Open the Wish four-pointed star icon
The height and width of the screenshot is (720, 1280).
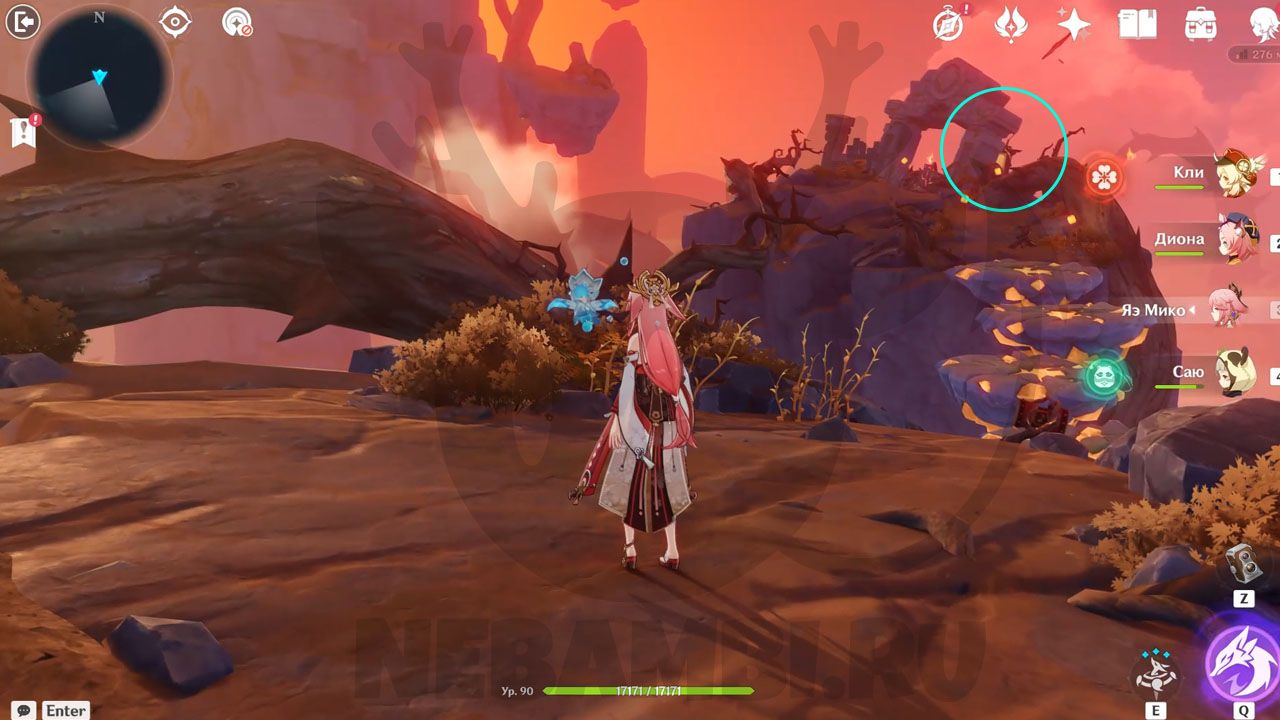(1074, 23)
